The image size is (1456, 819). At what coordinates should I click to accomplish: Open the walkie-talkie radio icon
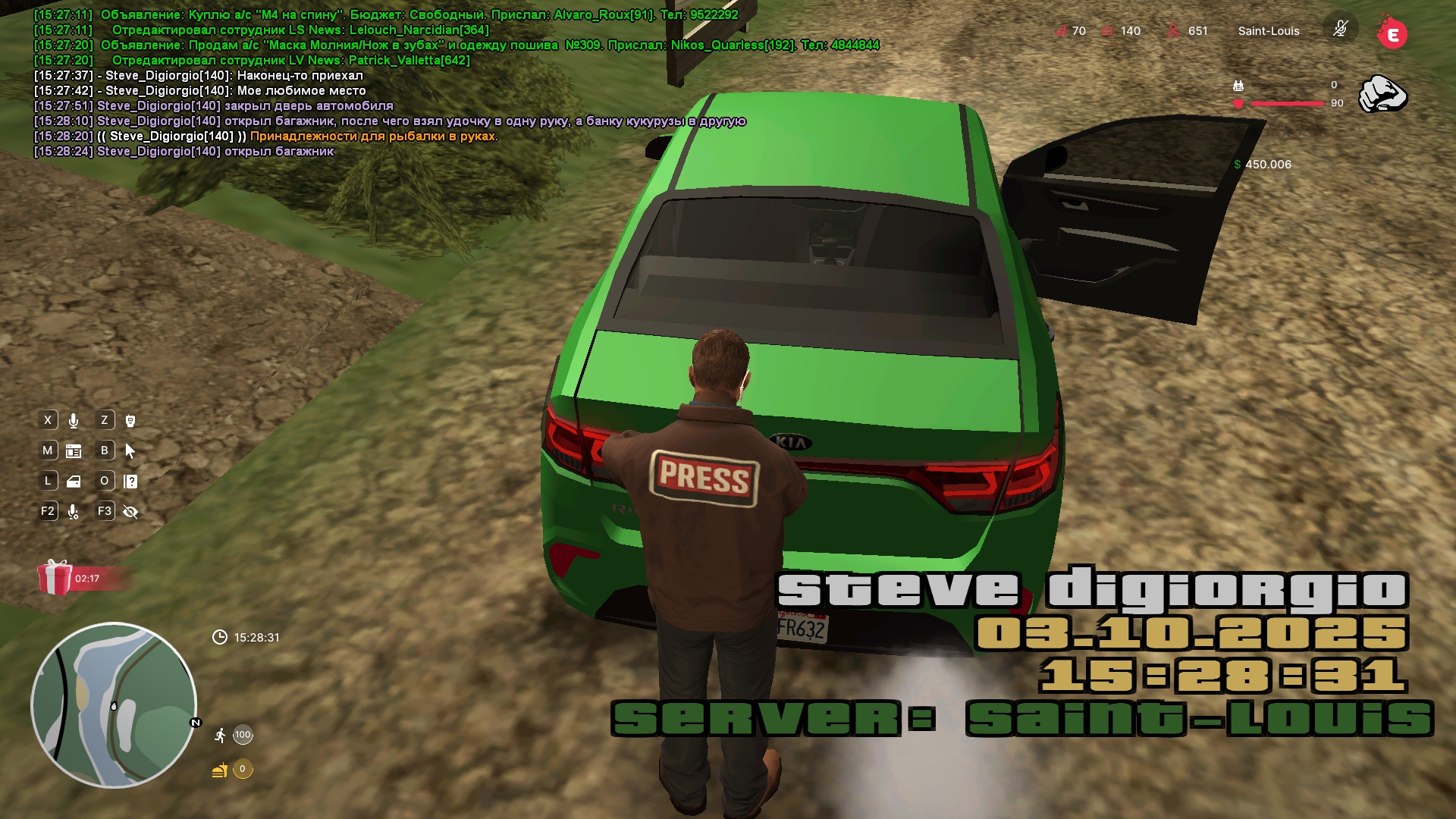[x=130, y=421]
